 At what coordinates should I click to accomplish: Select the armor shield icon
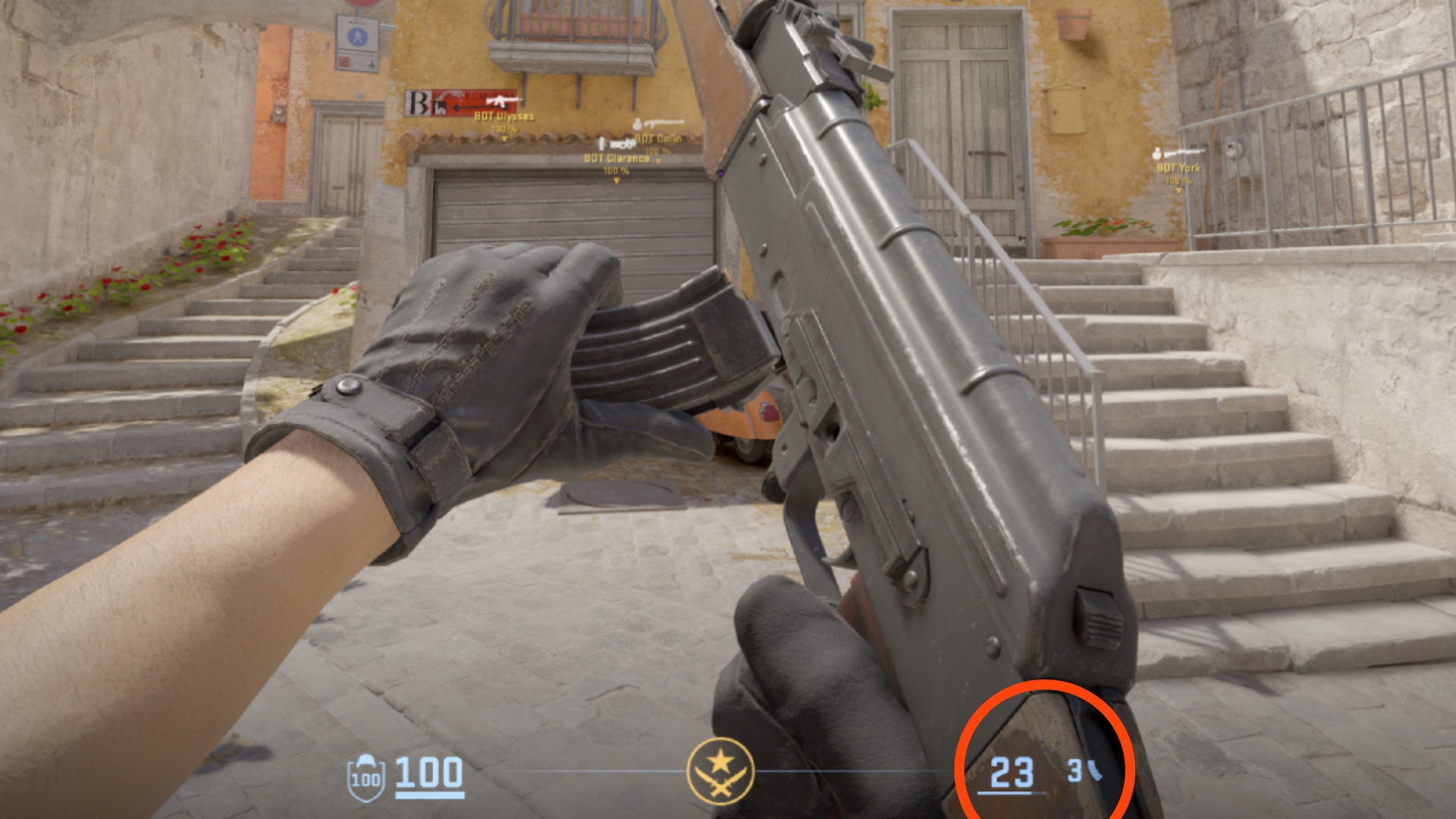[x=366, y=777]
